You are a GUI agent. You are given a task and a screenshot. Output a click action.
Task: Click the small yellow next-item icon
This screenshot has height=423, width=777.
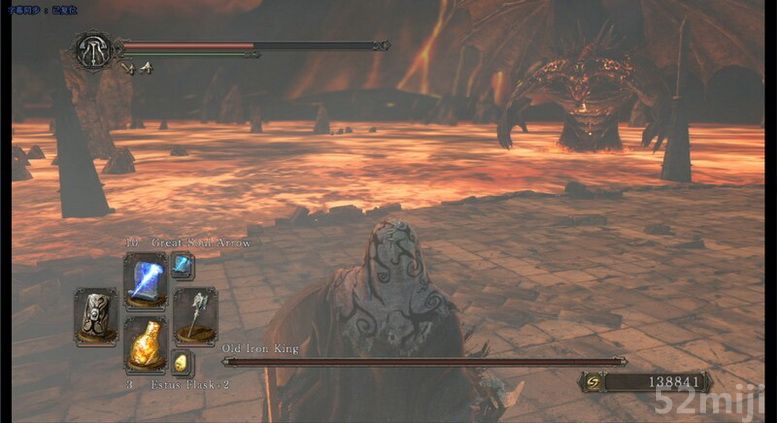[x=182, y=362]
